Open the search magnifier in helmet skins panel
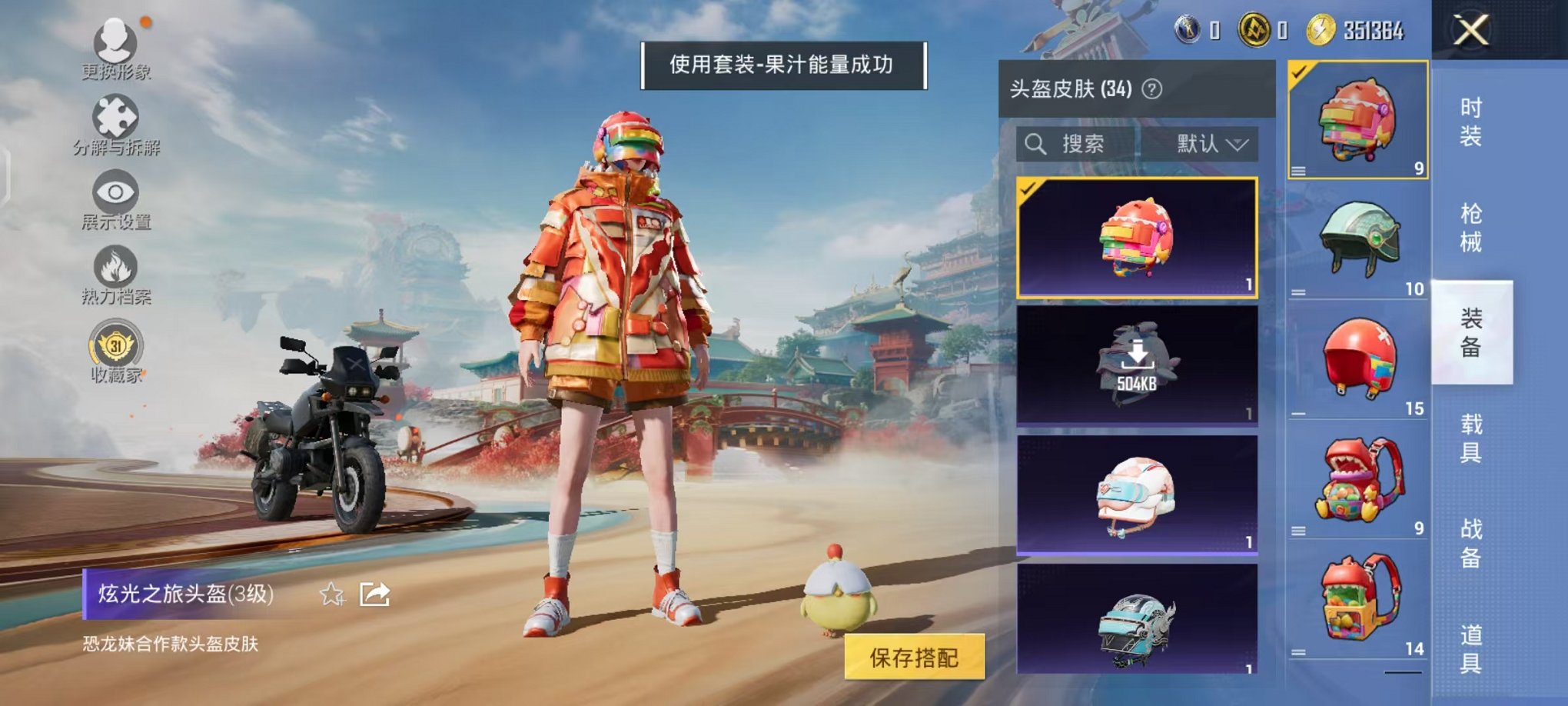The height and width of the screenshot is (706, 1568). [1034, 144]
